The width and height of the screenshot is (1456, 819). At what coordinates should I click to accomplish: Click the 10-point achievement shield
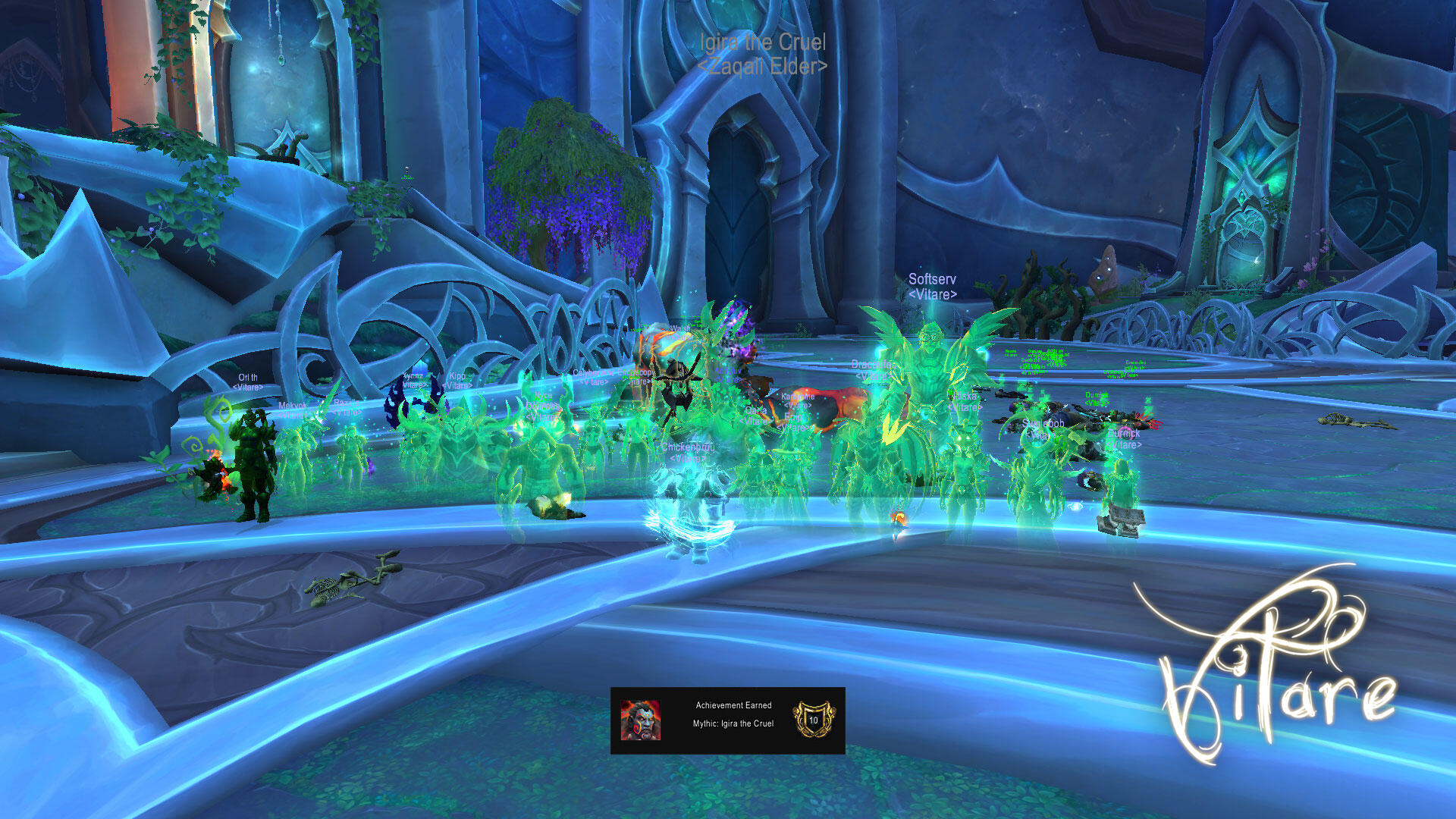click(813, 720)
